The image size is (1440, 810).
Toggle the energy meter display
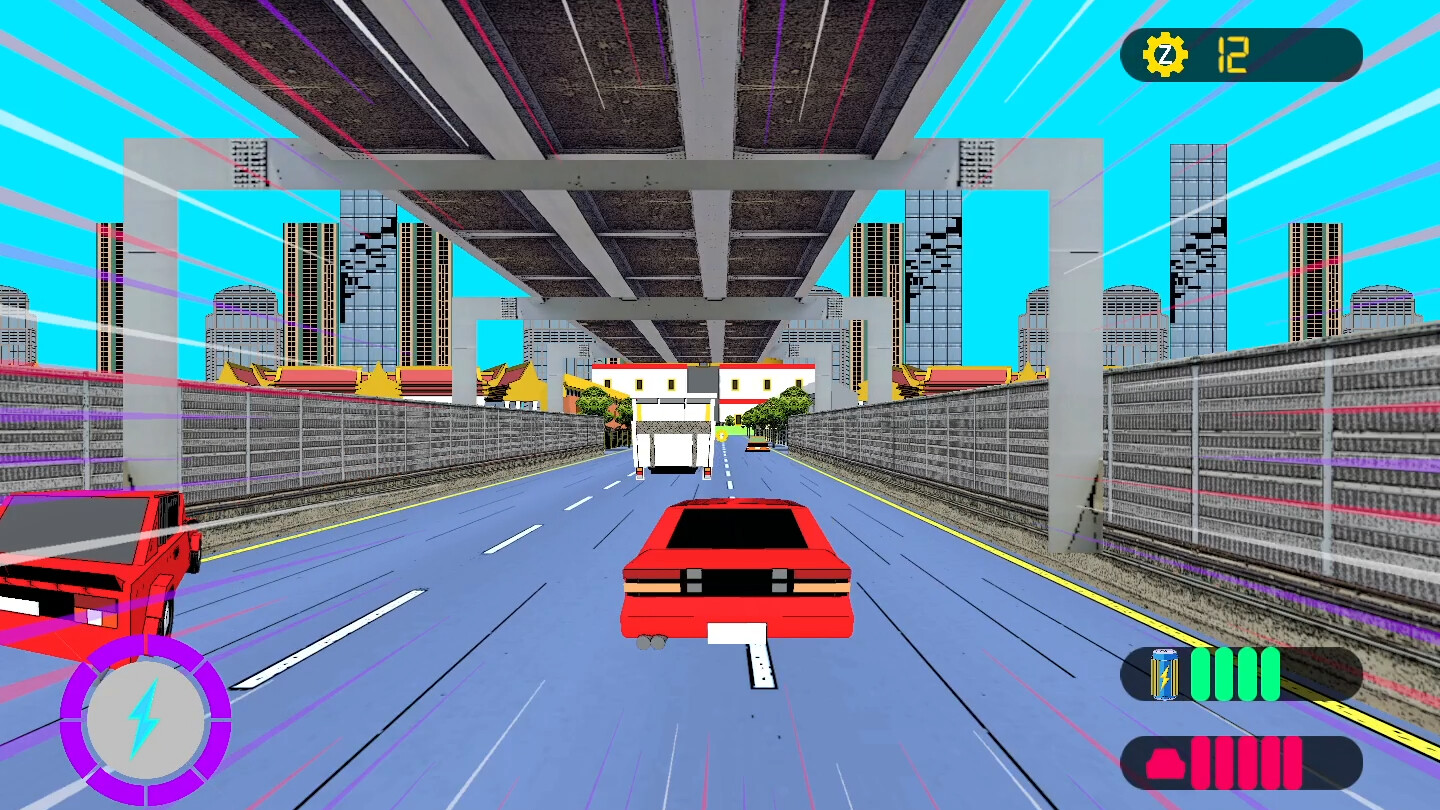click(1240, 675)
